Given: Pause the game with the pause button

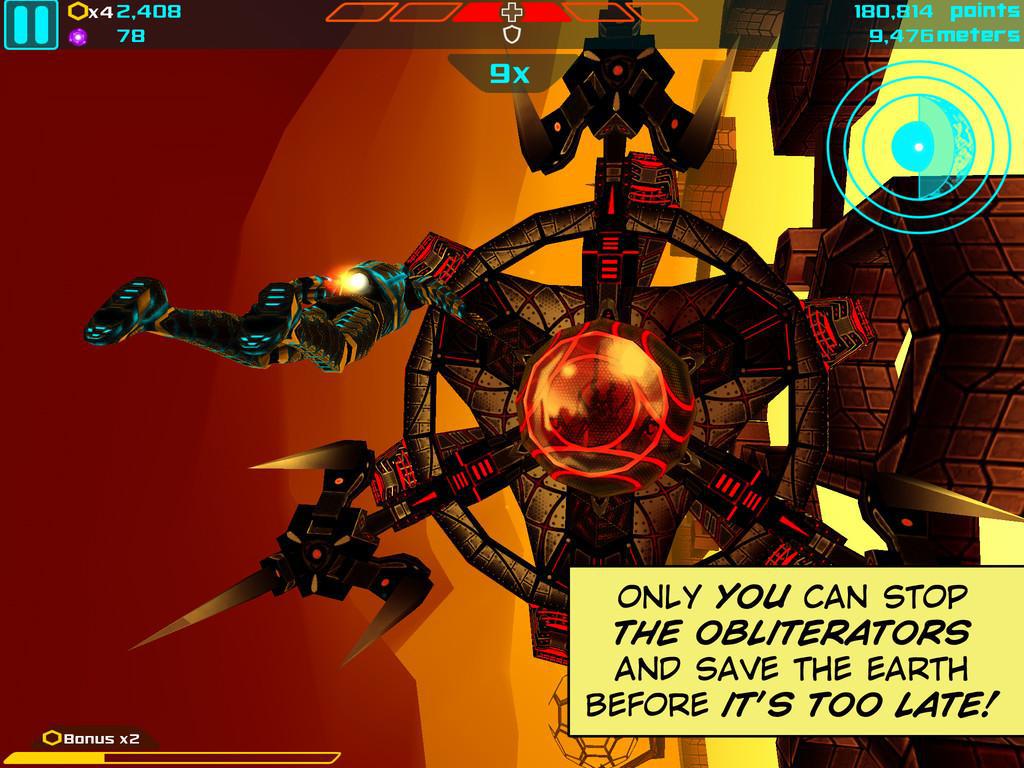Looking at the screenshot, I should pyautogui.click(x=31, y=25).
